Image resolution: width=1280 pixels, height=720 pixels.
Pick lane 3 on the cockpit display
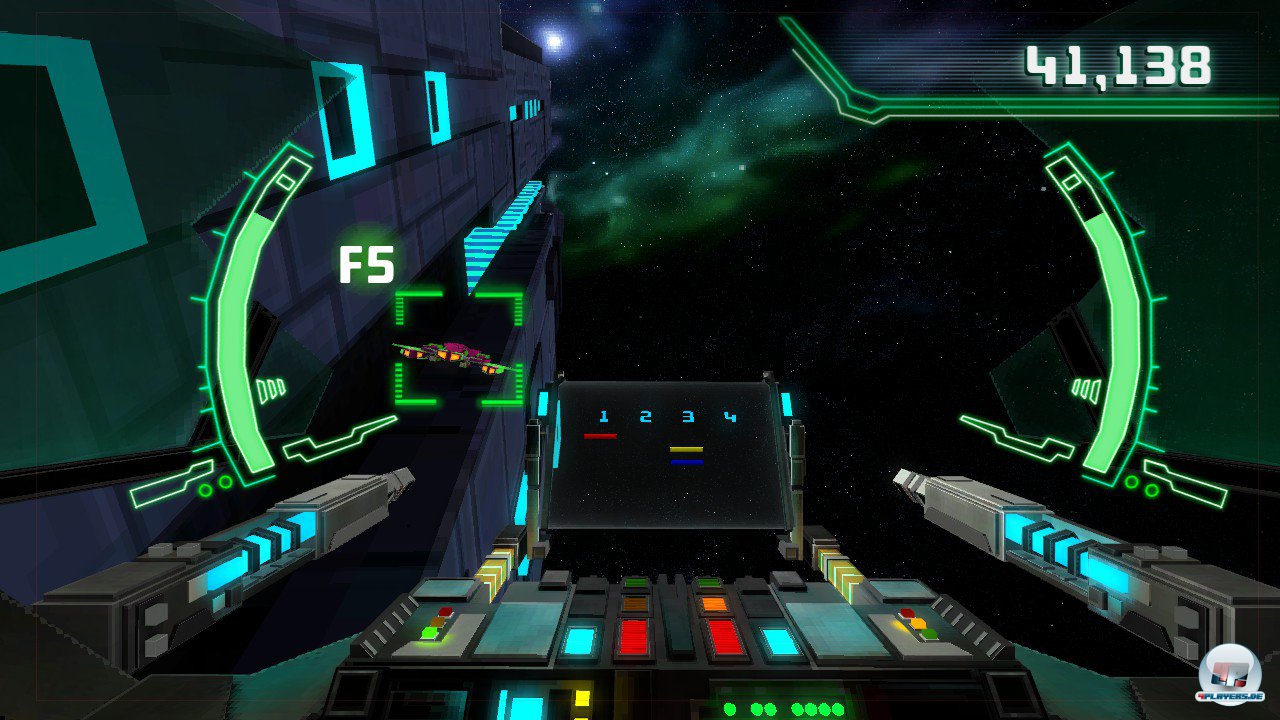point(688,417)
